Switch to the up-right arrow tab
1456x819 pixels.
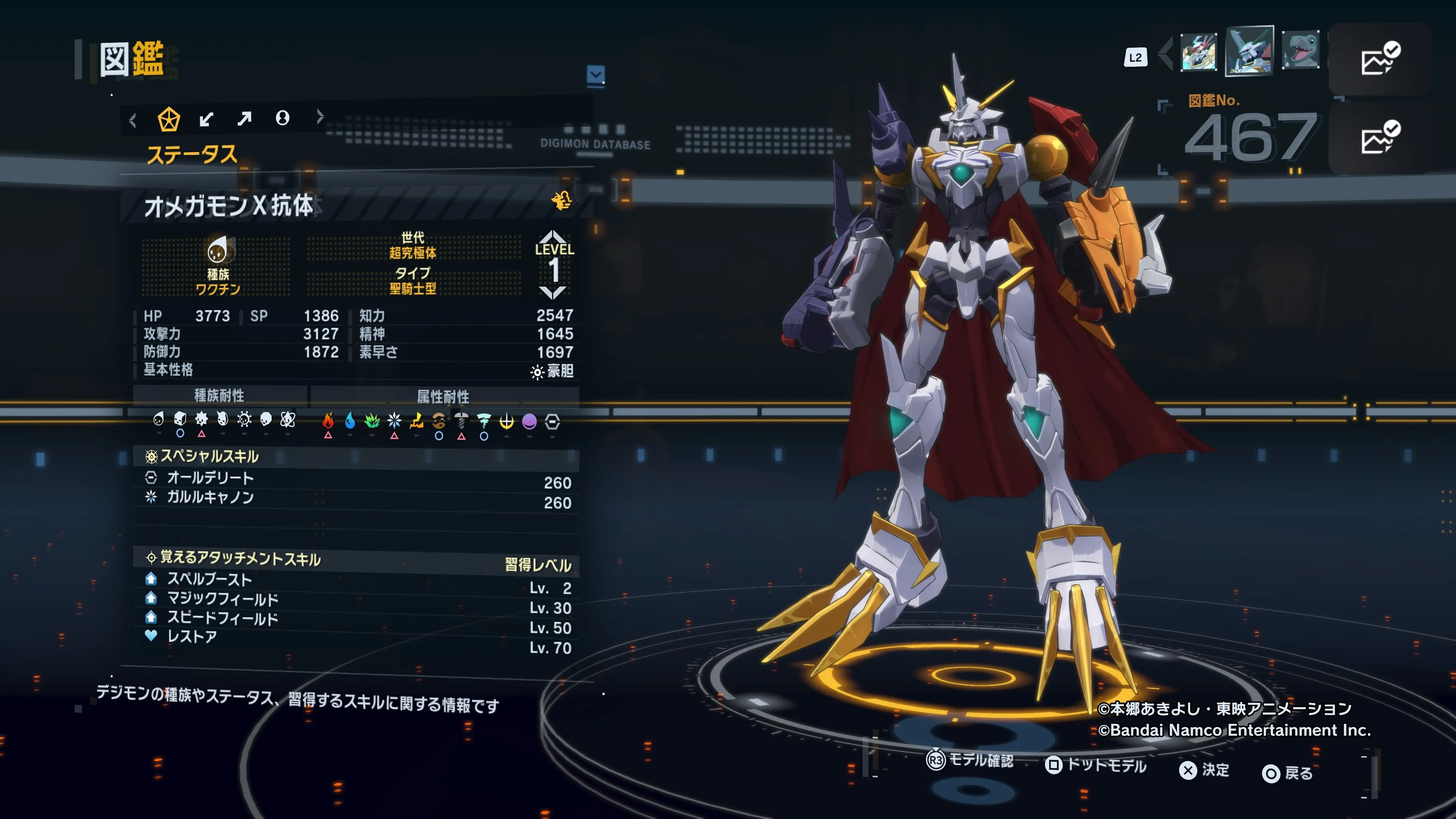[244, 119]
